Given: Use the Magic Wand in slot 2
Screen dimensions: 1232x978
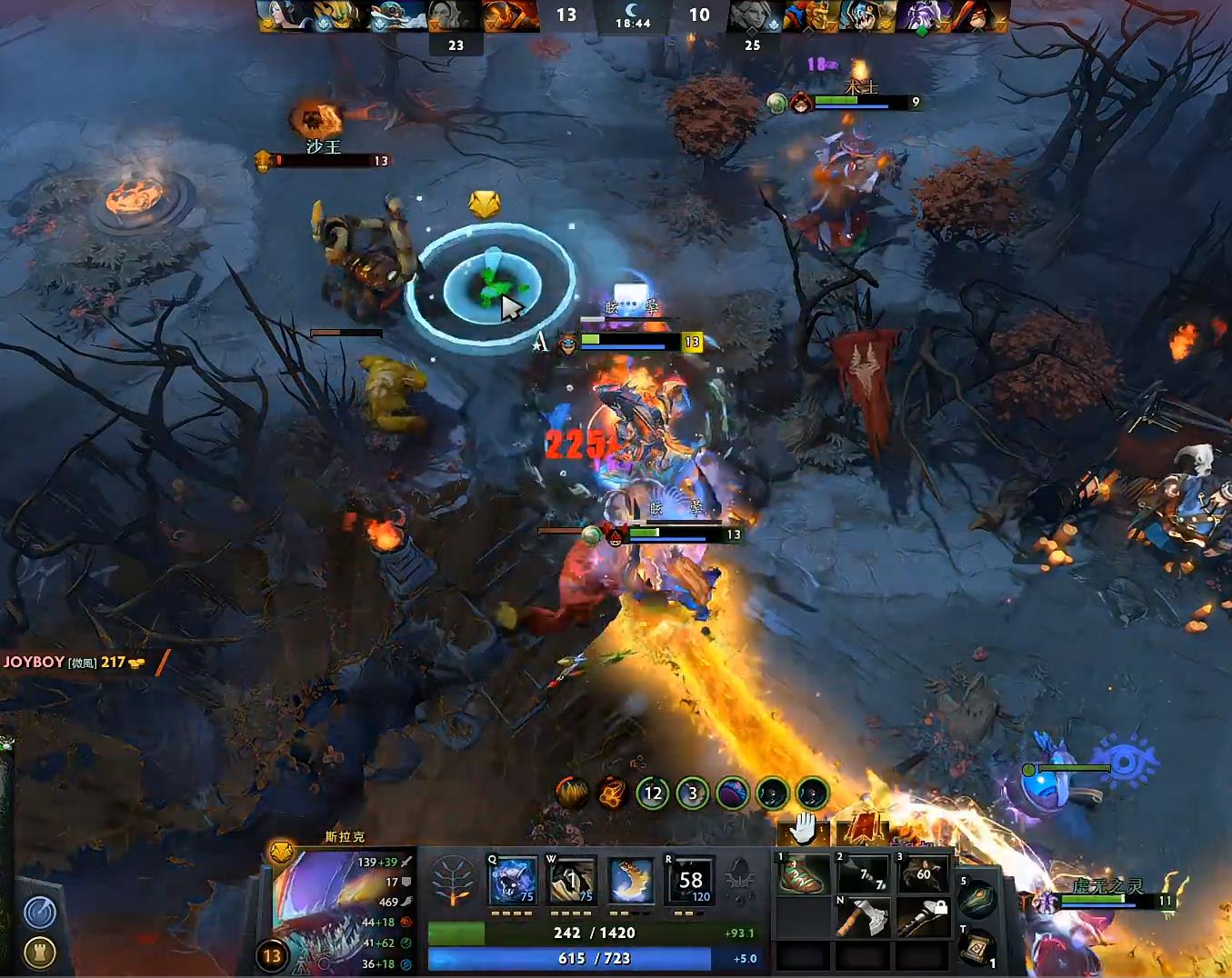Looking at the screenshot, I should [x=861, y=874].
